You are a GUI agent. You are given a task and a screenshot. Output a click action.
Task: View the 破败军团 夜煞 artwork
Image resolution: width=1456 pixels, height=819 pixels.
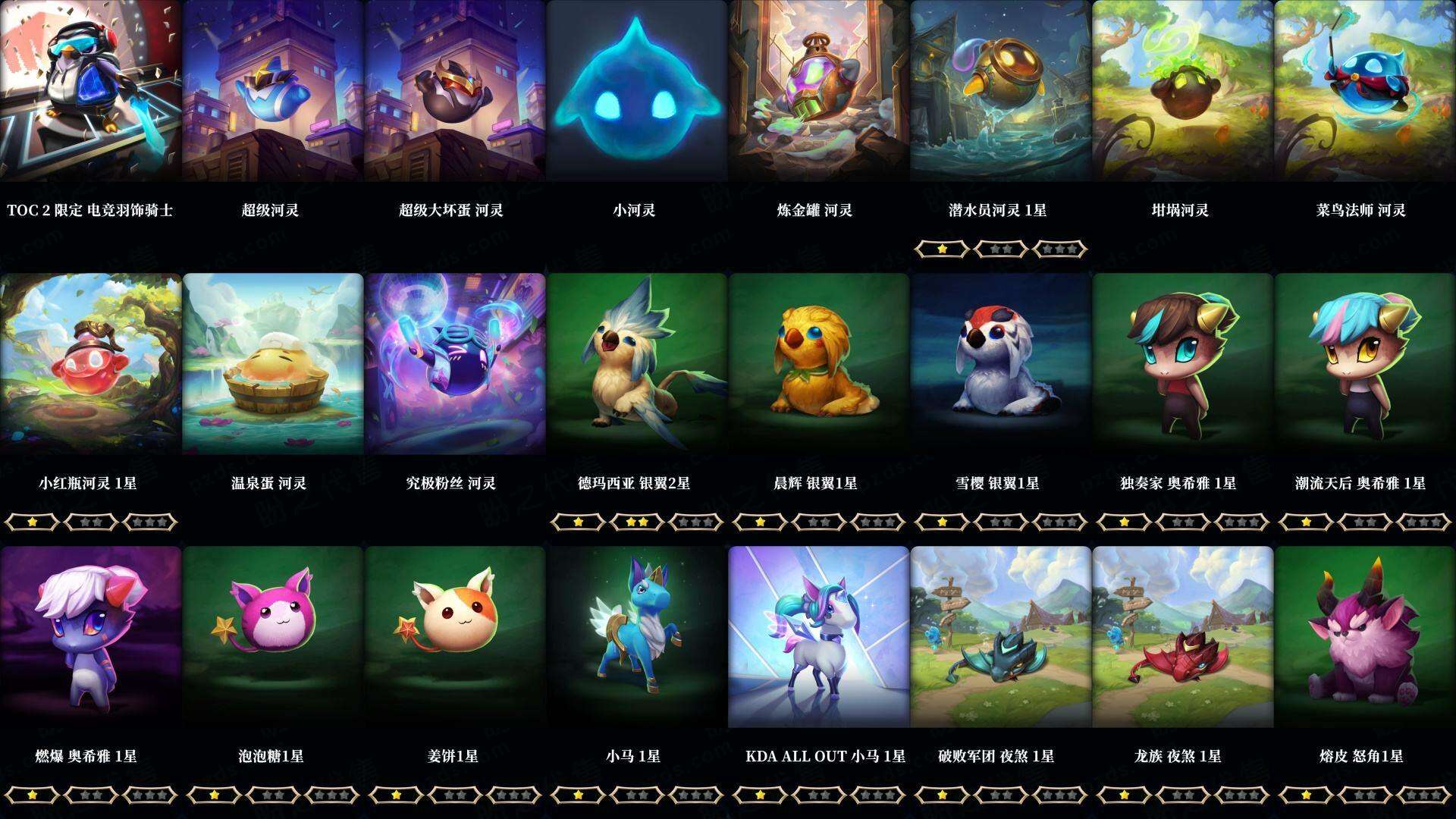1001,637
